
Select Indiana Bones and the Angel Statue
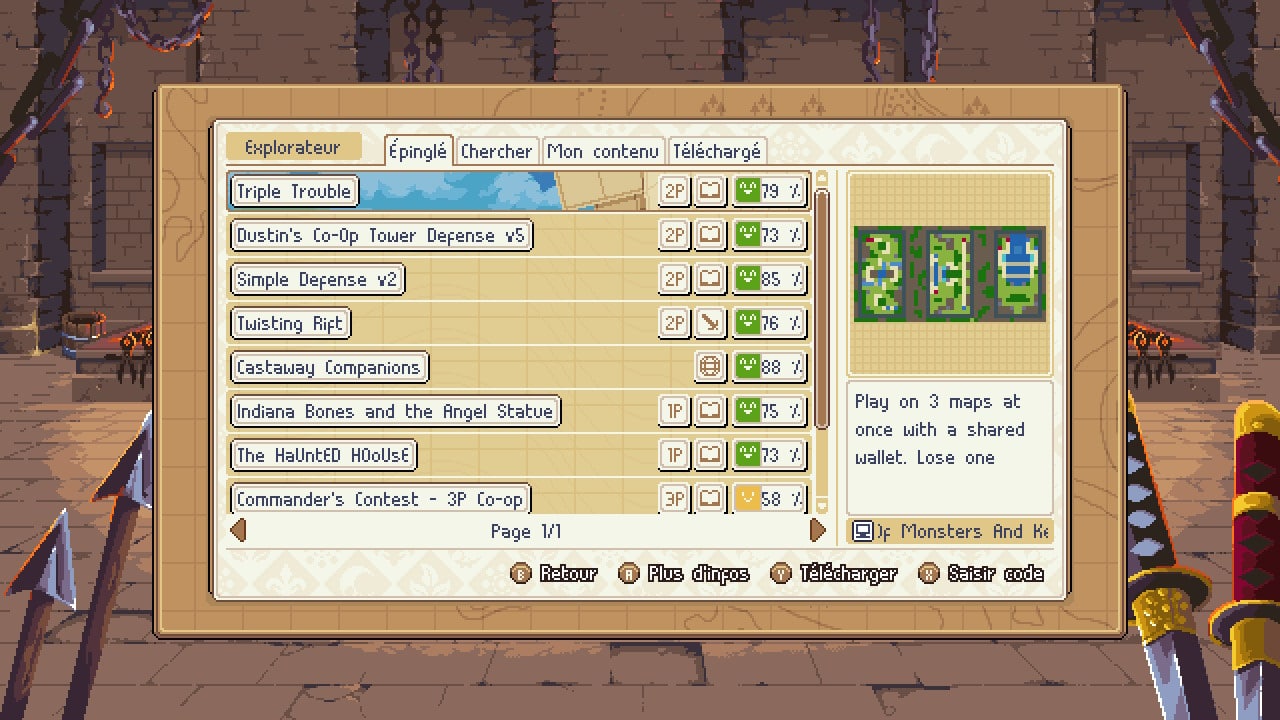pos(395,411)
